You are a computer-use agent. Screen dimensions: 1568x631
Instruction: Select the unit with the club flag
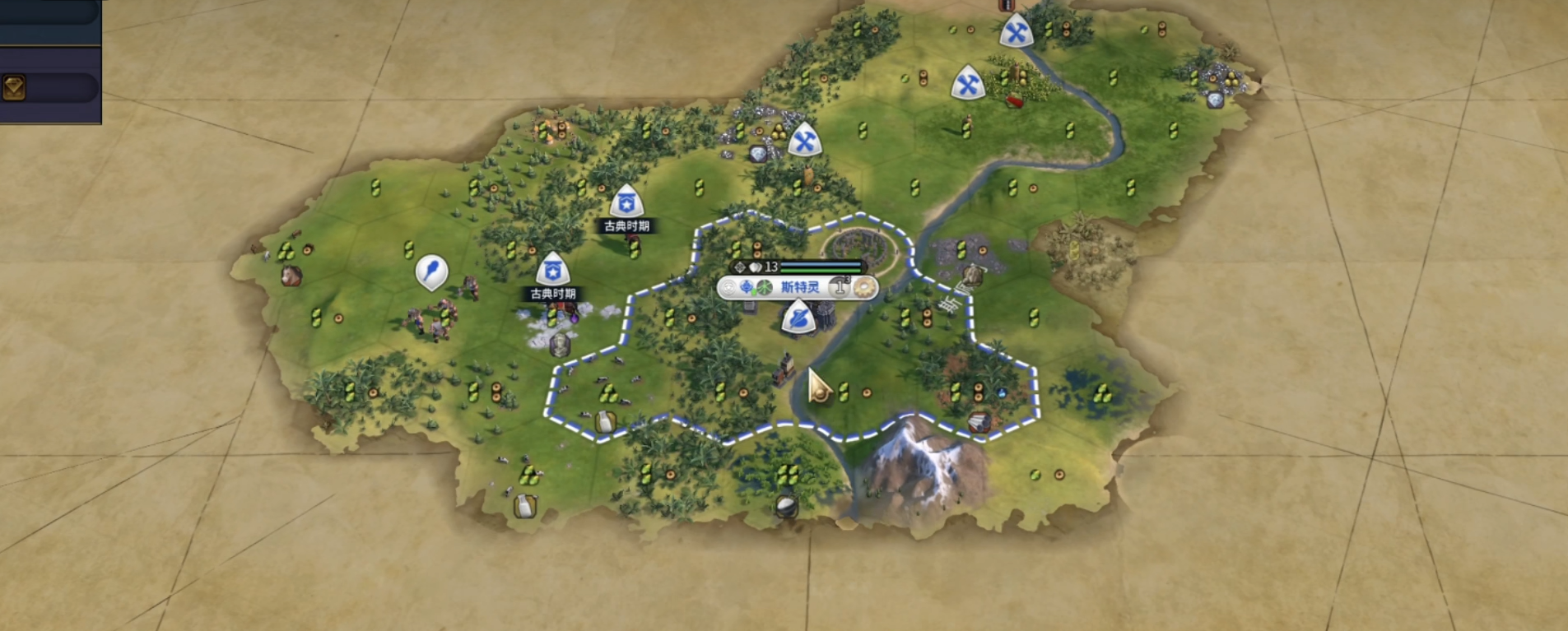431,271
